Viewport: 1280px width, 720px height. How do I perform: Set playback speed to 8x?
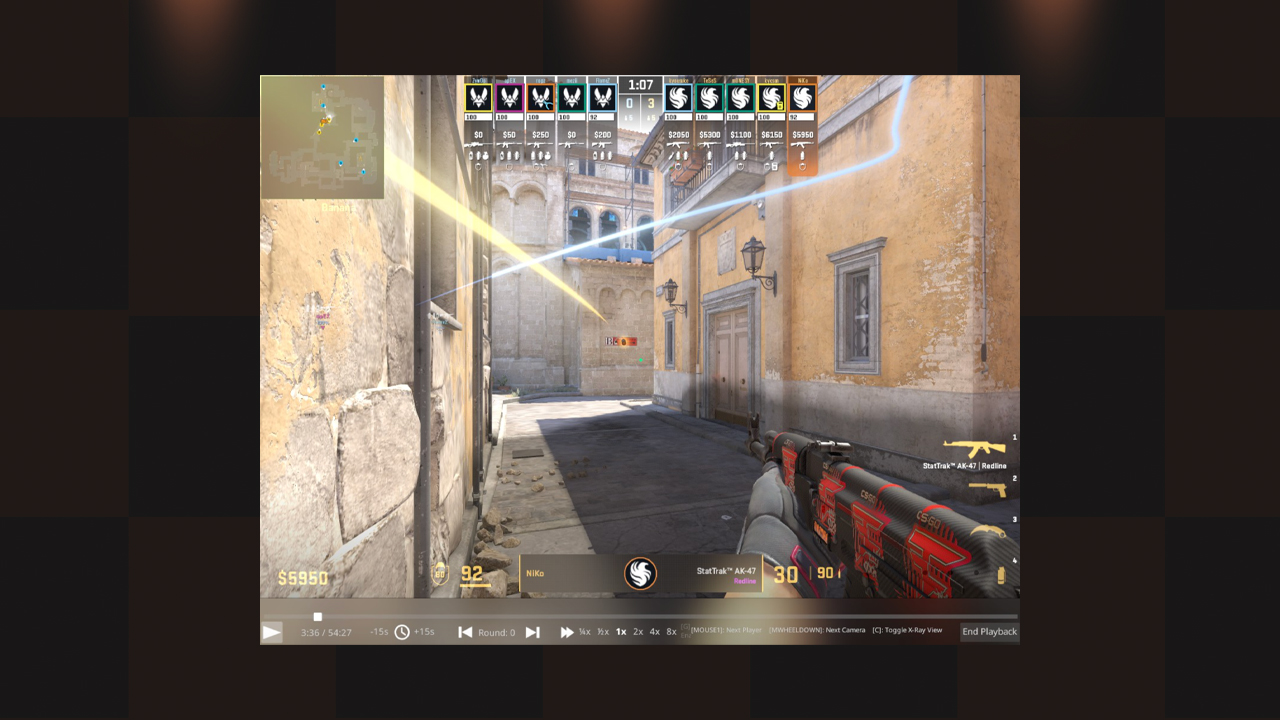pyautogui.click(x=671, y=632)
